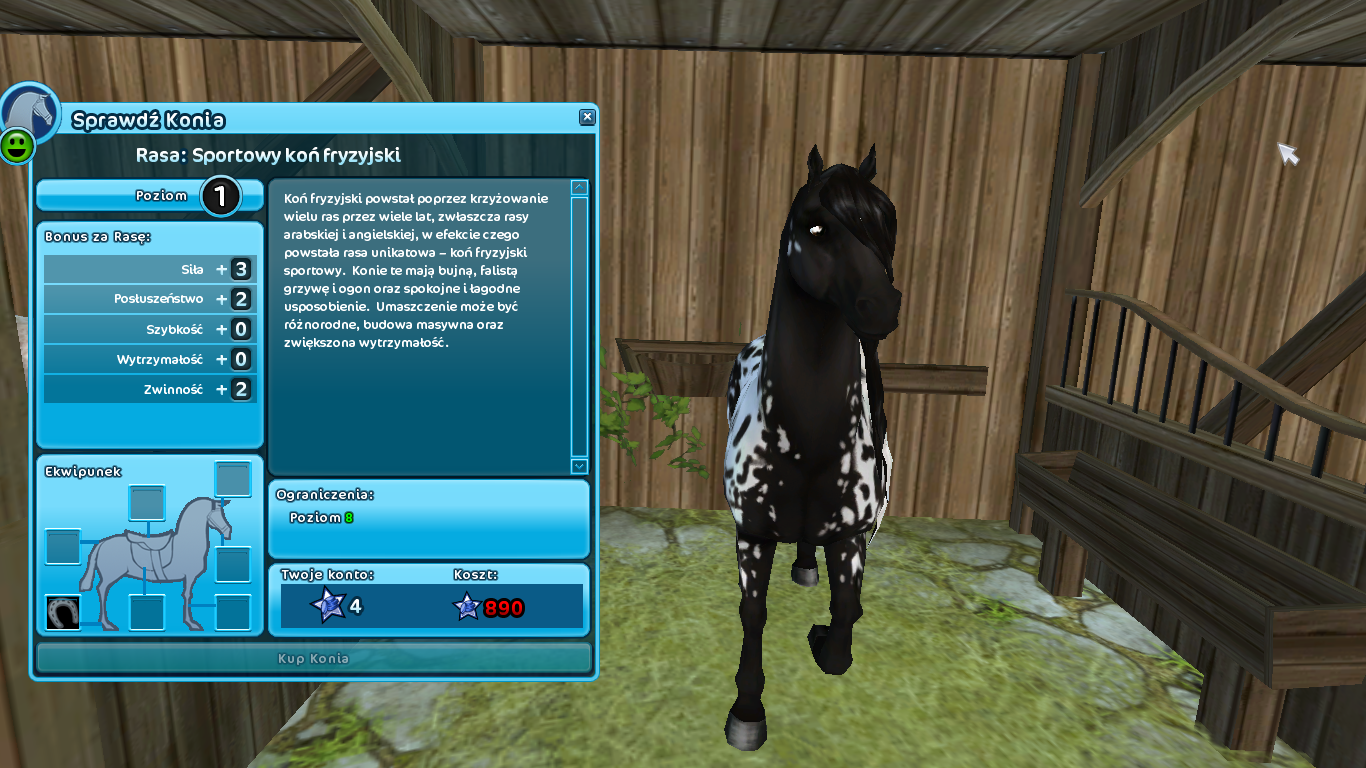The width and height of the screenshot is (1366, 768).
Task: Click the equipment slot left of the horse
Action: [x=61, y=545]
